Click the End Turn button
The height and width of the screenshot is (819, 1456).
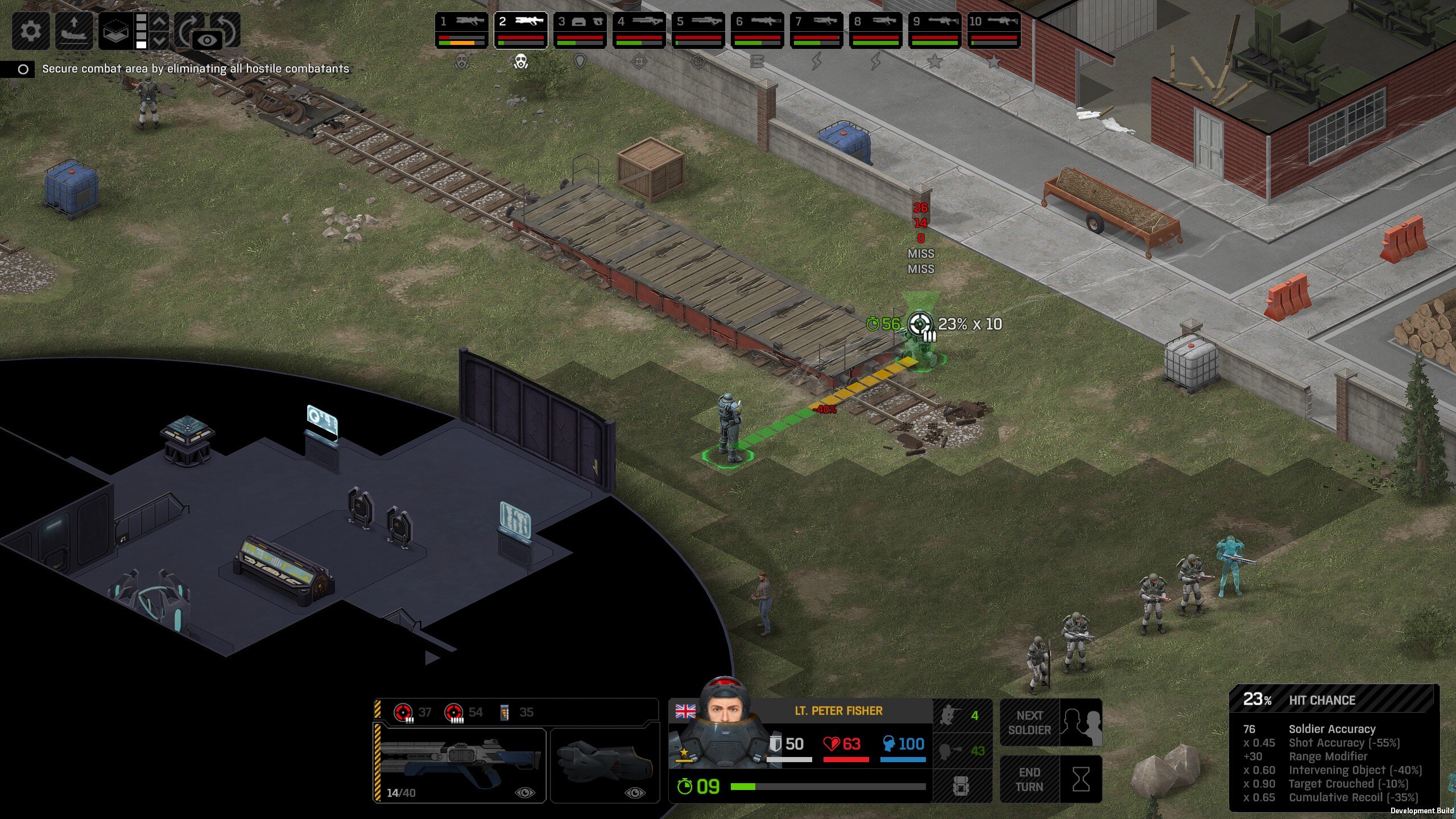1051,780
